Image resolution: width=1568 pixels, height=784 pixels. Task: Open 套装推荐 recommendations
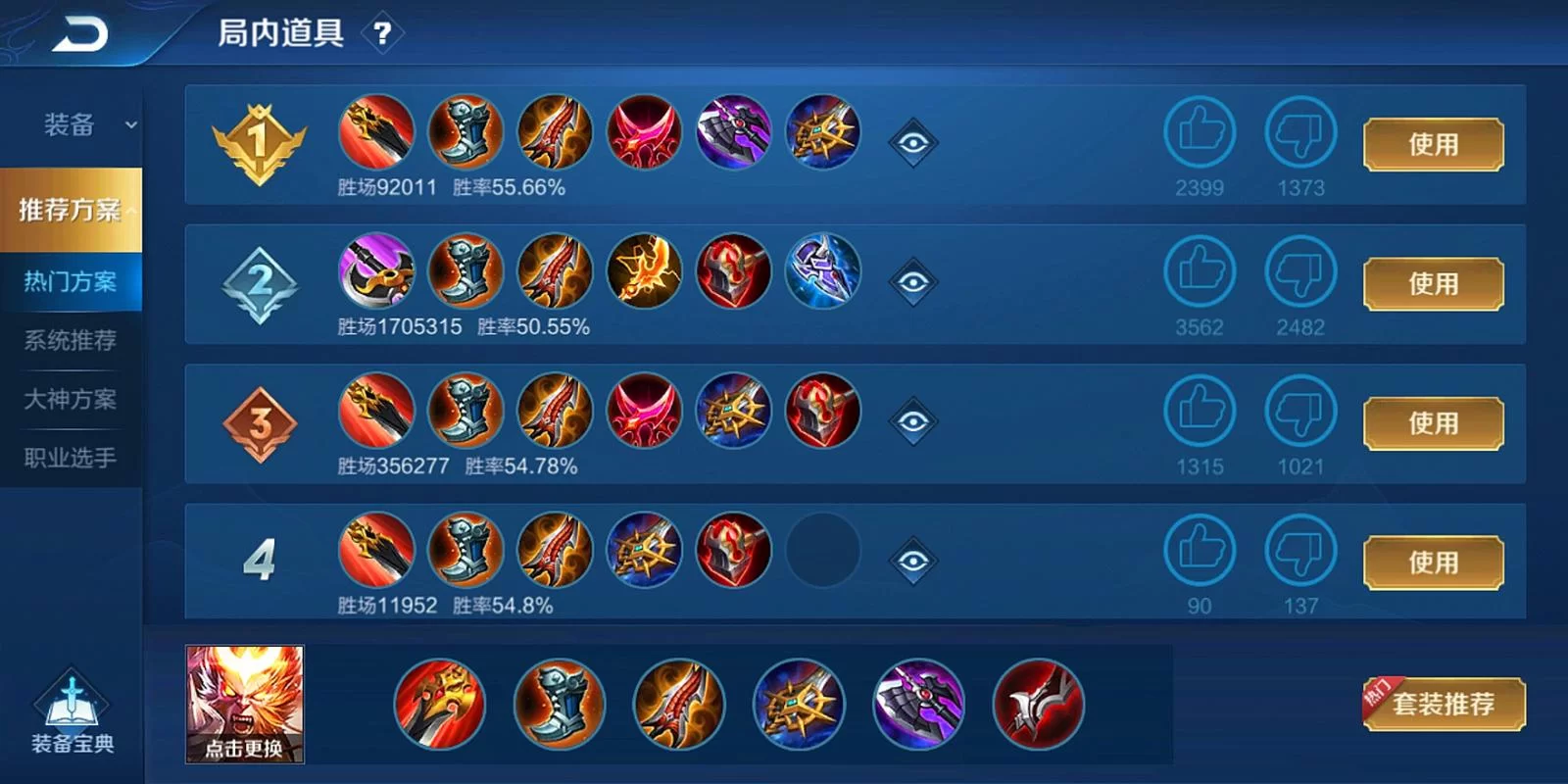click(1444, 704)
